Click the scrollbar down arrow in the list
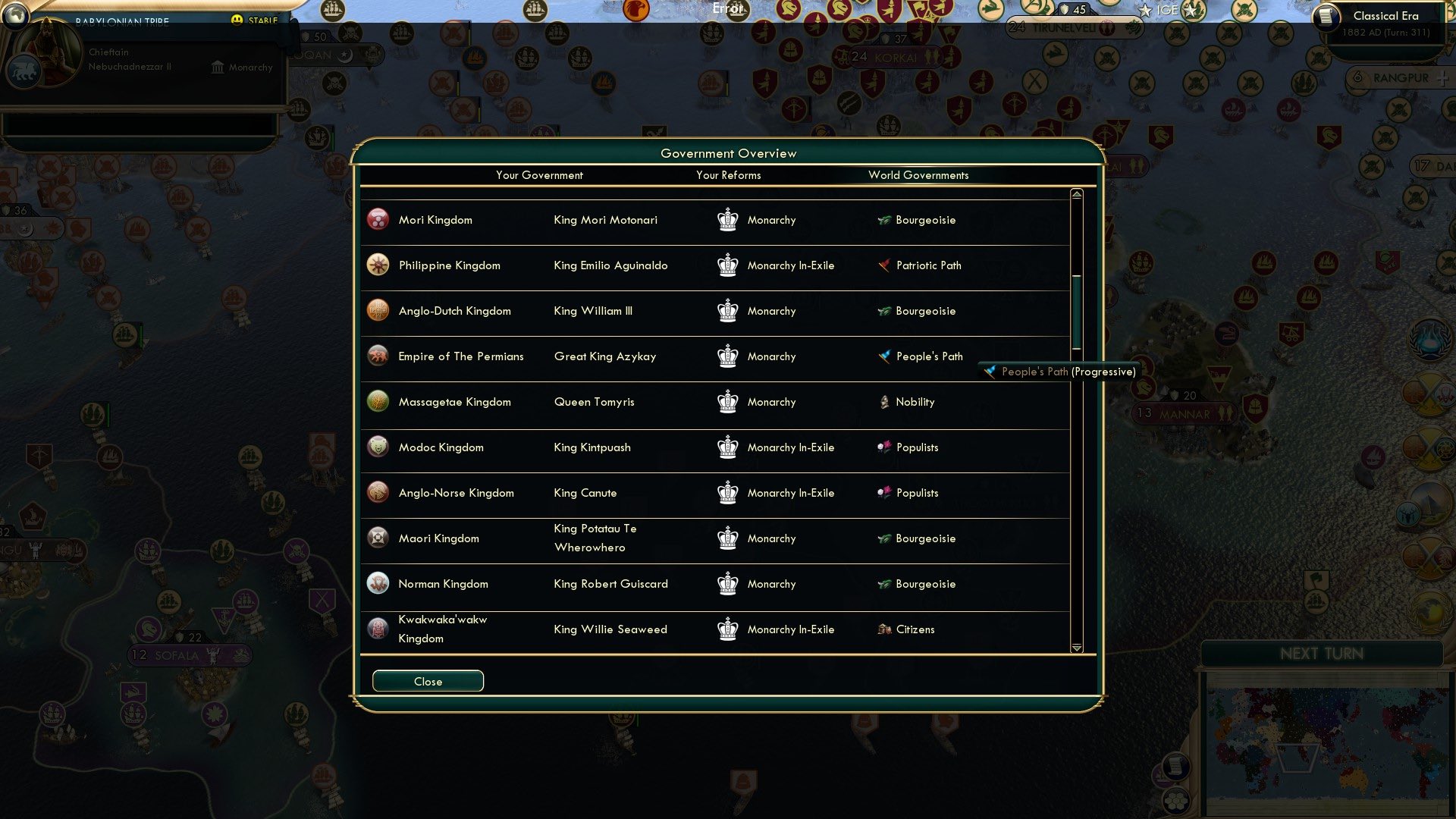The width and height of the screenshot is (1456, 819). (x=1076, y=648)
